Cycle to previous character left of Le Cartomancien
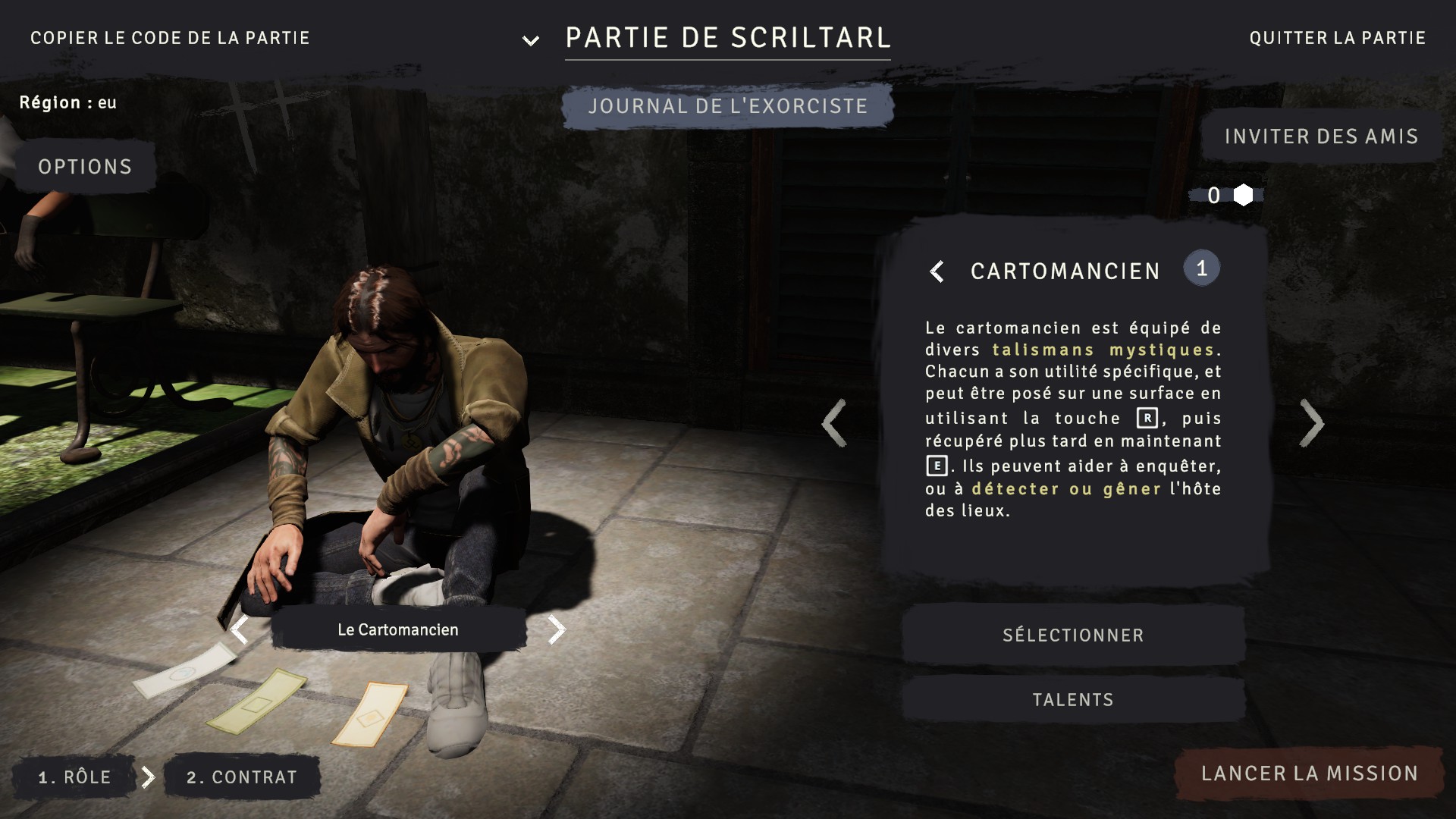This screenshot has width=1456, height=819. coord(240,629)
